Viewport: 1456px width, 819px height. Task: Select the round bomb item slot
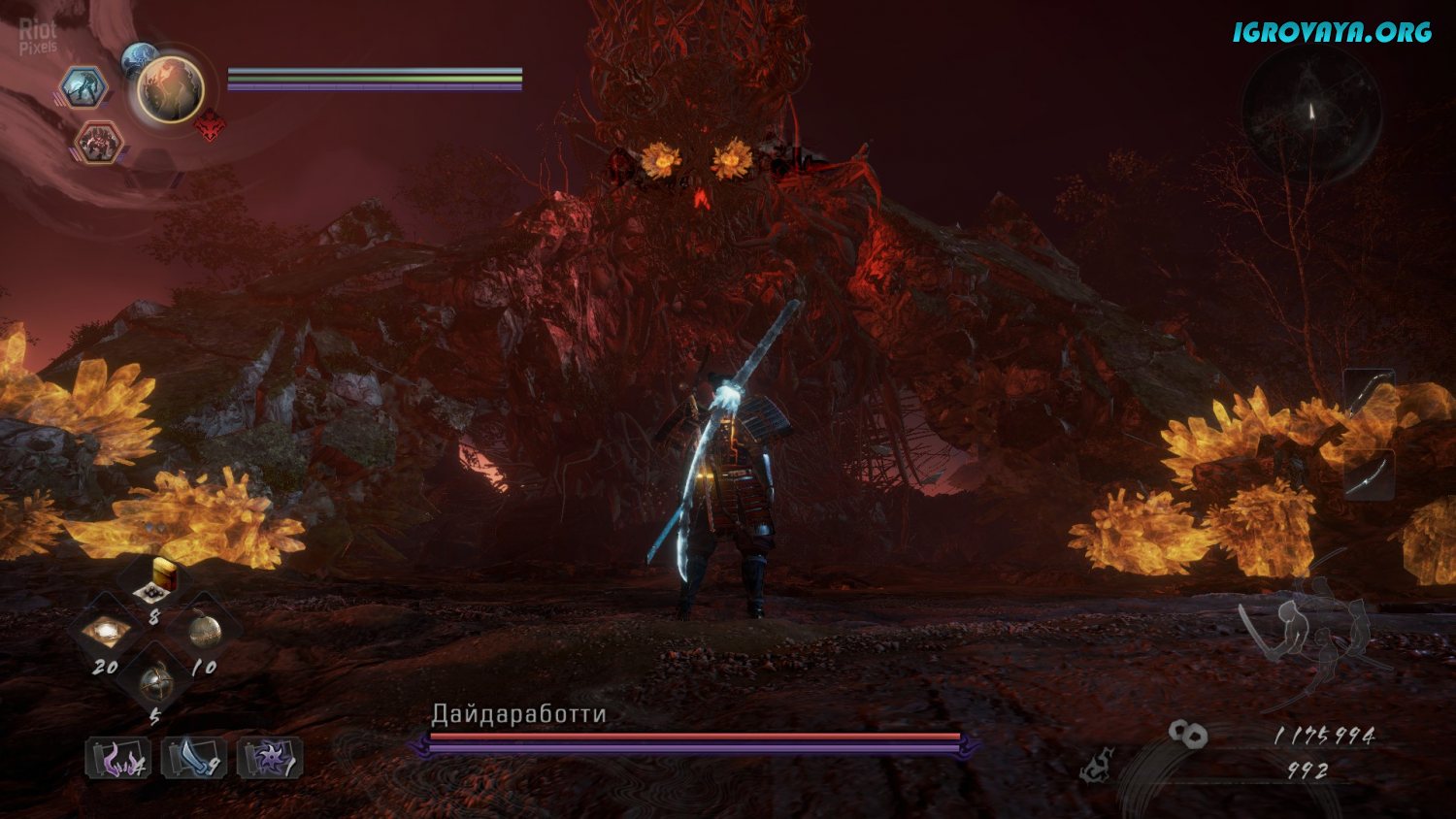tap(204, 633)
